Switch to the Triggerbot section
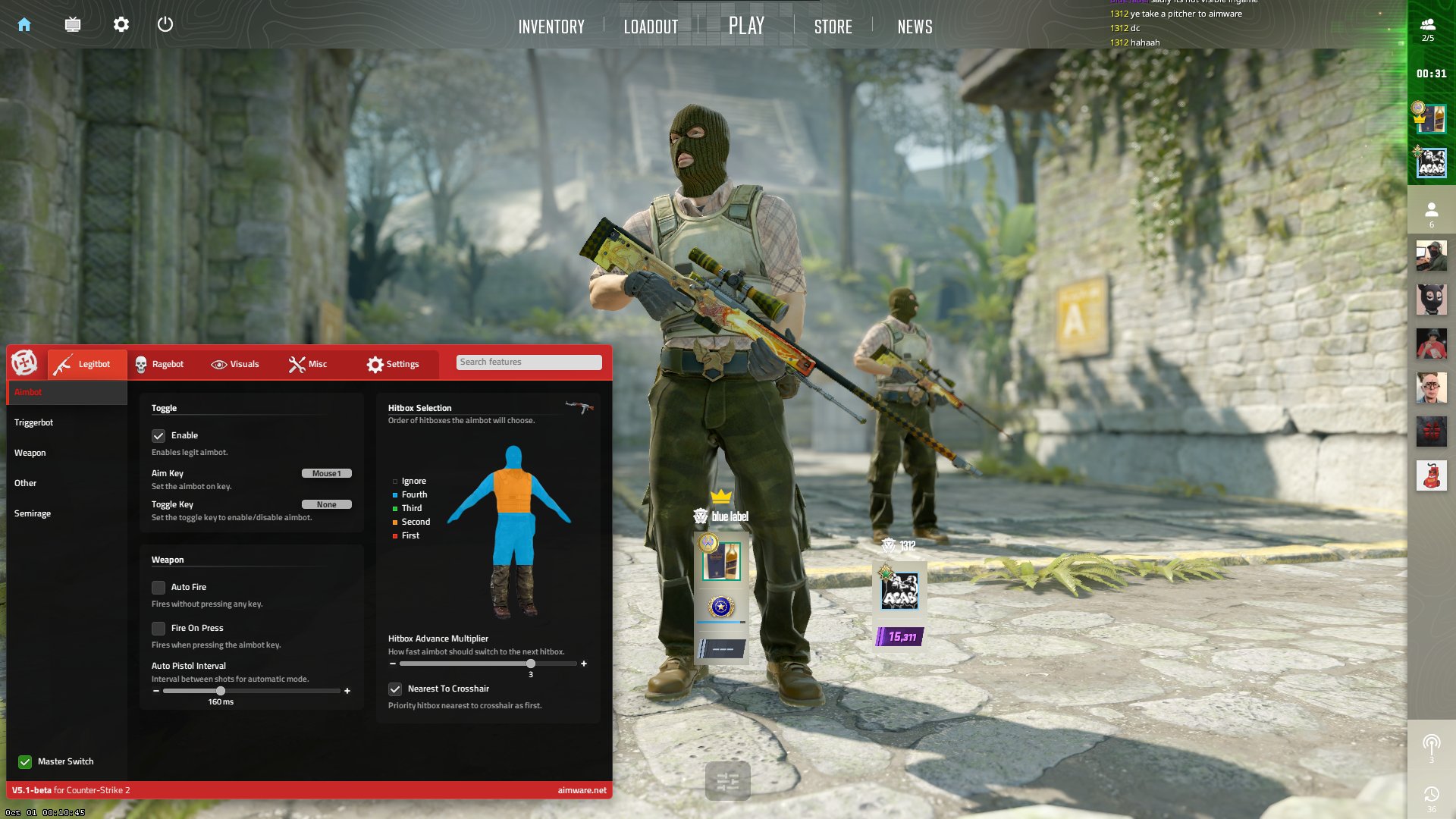Viewport: 1456px width, 819px height. click(33, 422)
